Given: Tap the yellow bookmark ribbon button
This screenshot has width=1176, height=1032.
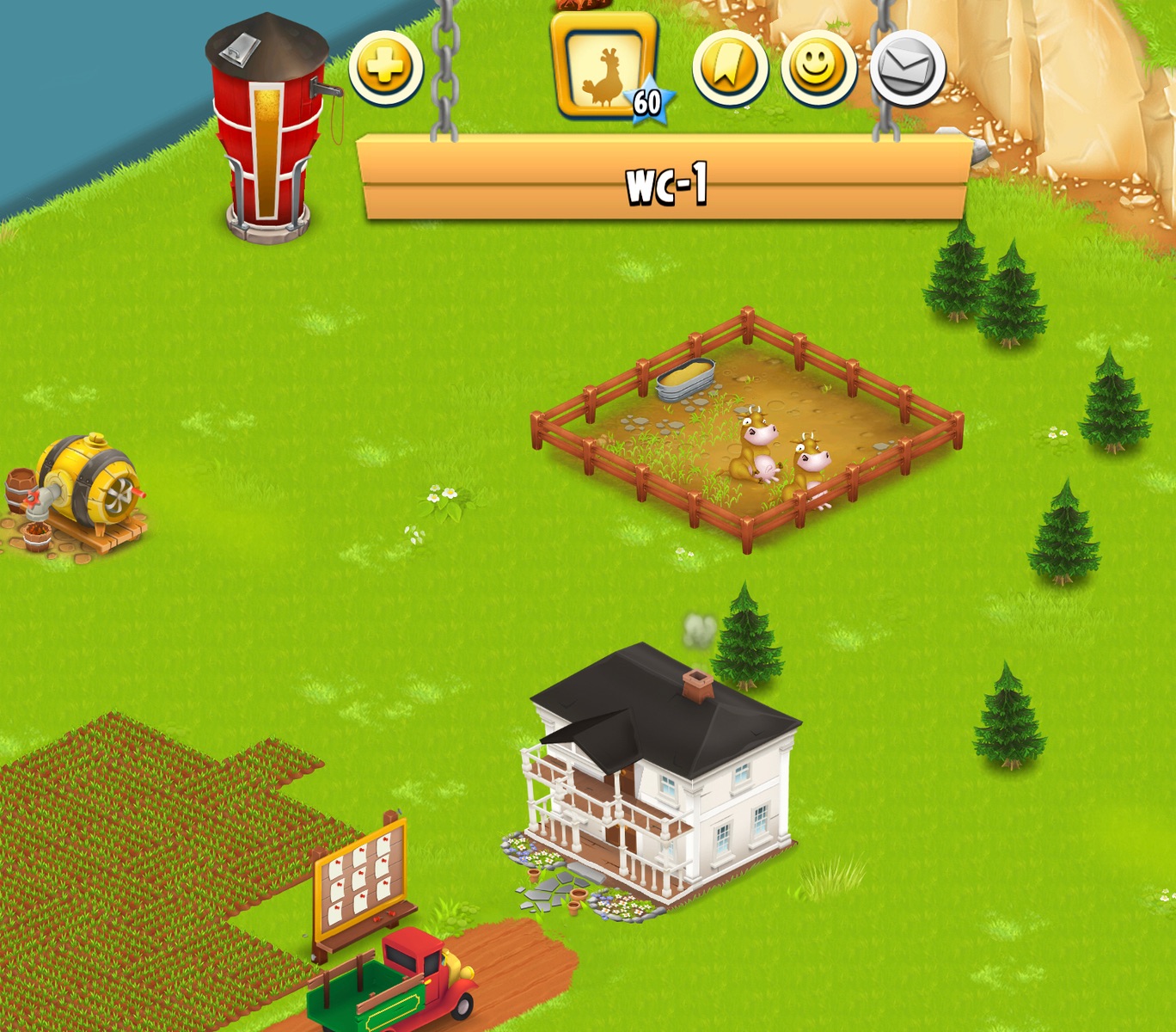Looking at the screenshot, I should tap(730, 68).
